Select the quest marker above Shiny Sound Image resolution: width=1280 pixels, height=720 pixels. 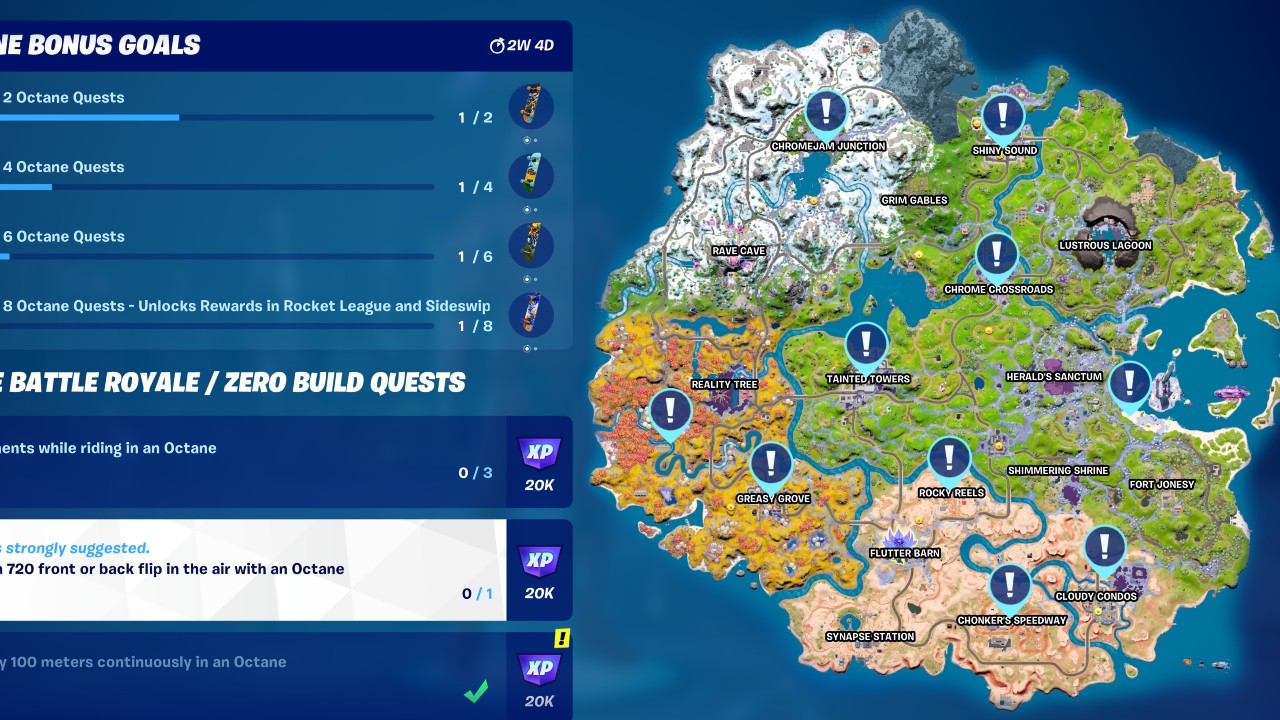(1003, 116)
